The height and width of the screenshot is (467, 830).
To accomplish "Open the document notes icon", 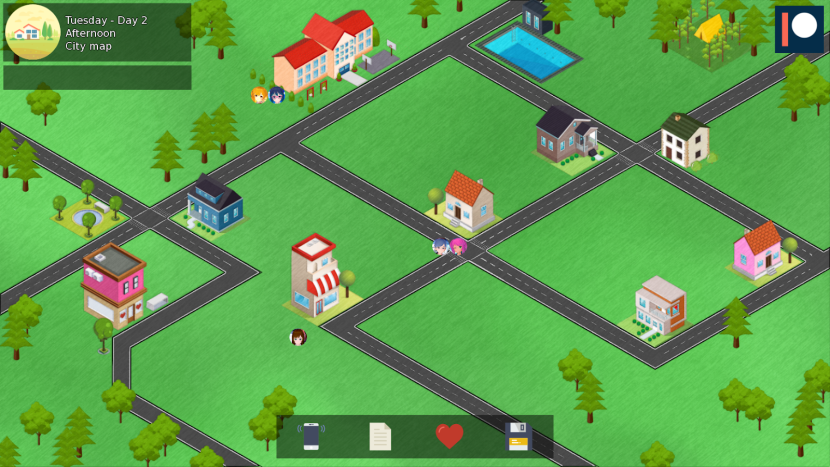I will pos(380,437).
